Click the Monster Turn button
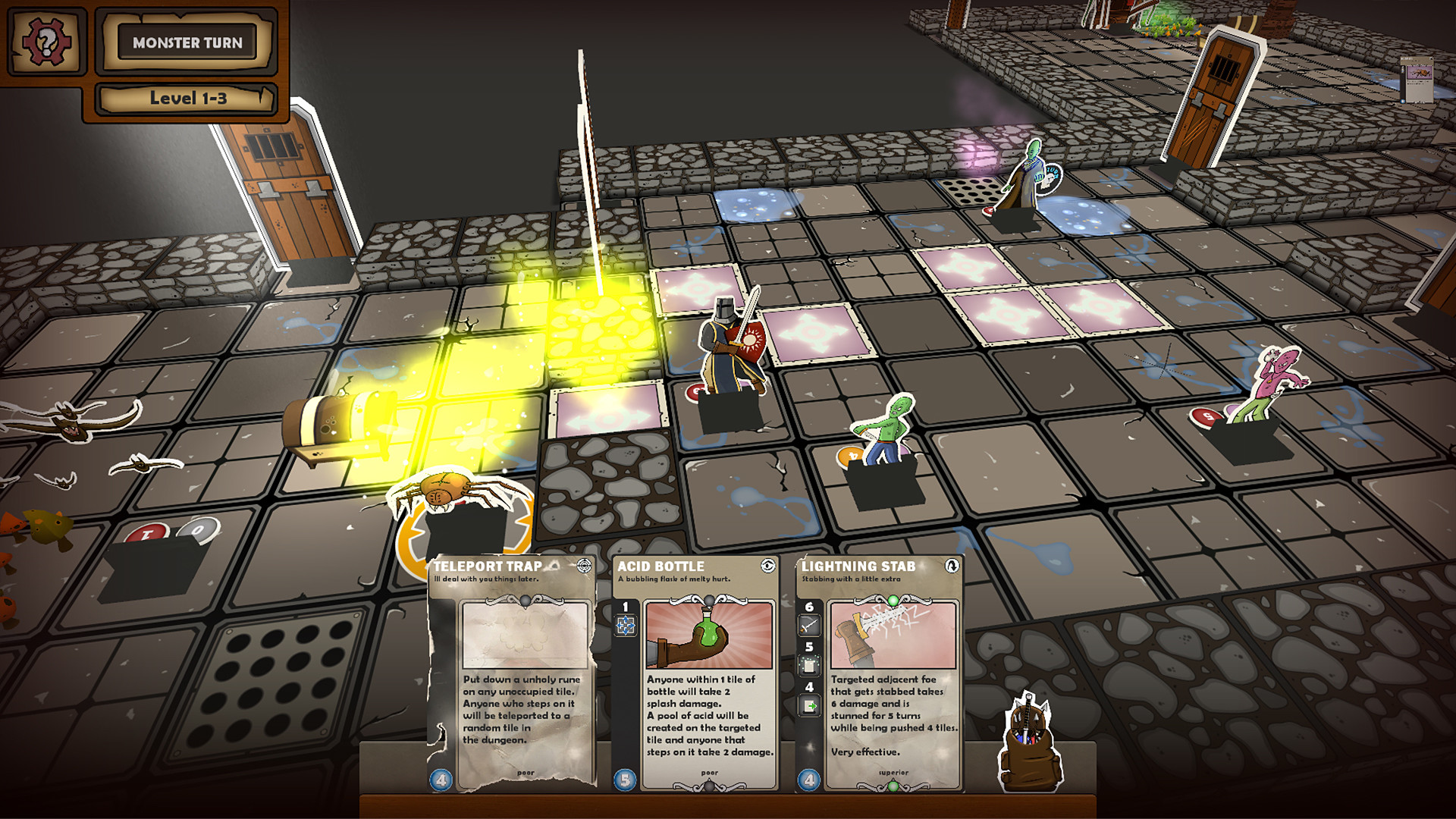 point(187,43)
